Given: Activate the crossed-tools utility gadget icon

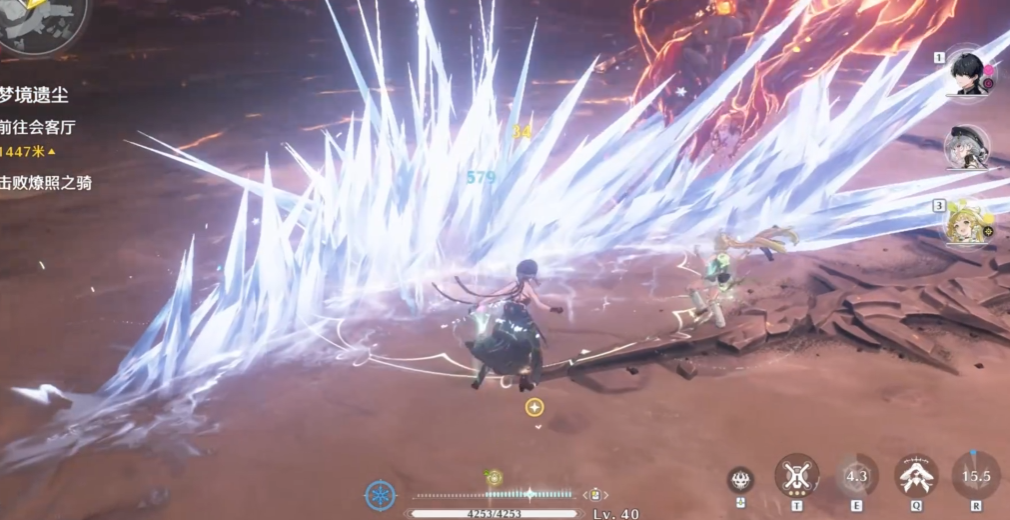Looking at the screenshot, I should (796, 475).
